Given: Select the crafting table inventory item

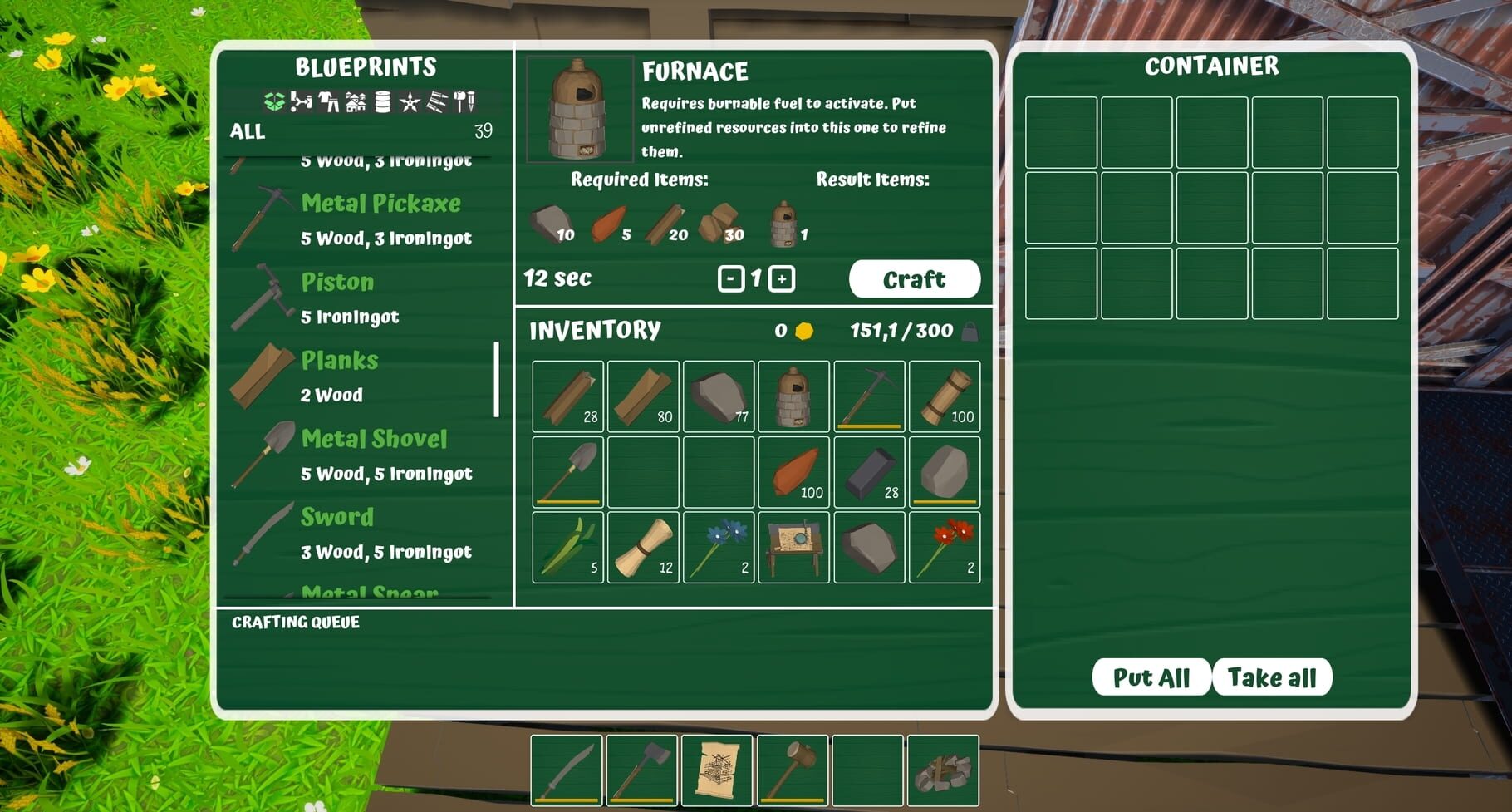Looking at the screenshot, I should tap(793, 547).
